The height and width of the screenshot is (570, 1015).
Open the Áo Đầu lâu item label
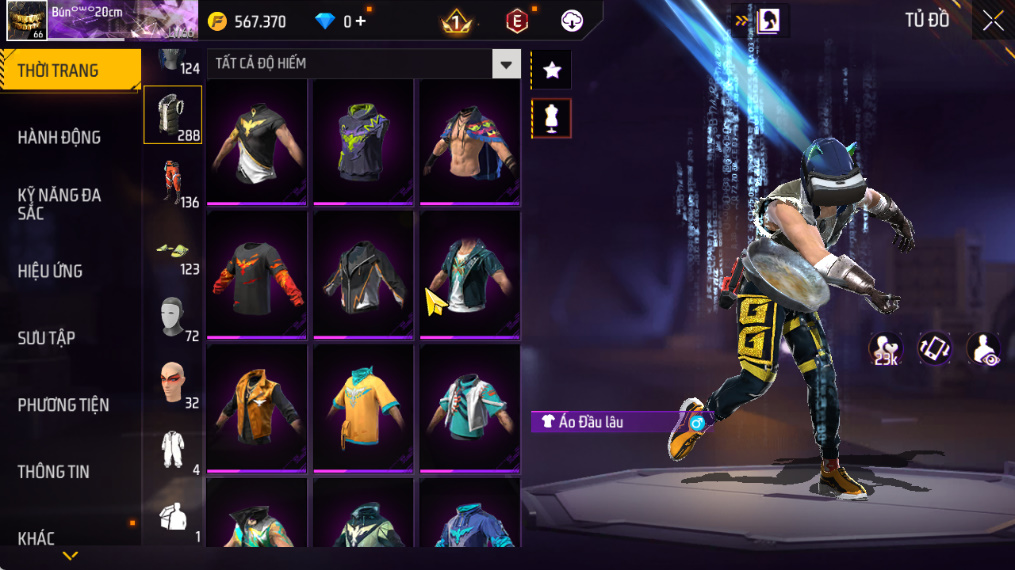pos(608,422)
